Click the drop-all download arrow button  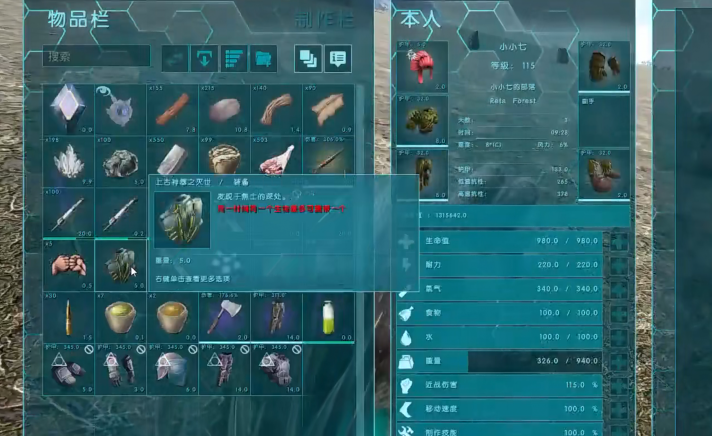pyautogui.click(x=205, y=58)
